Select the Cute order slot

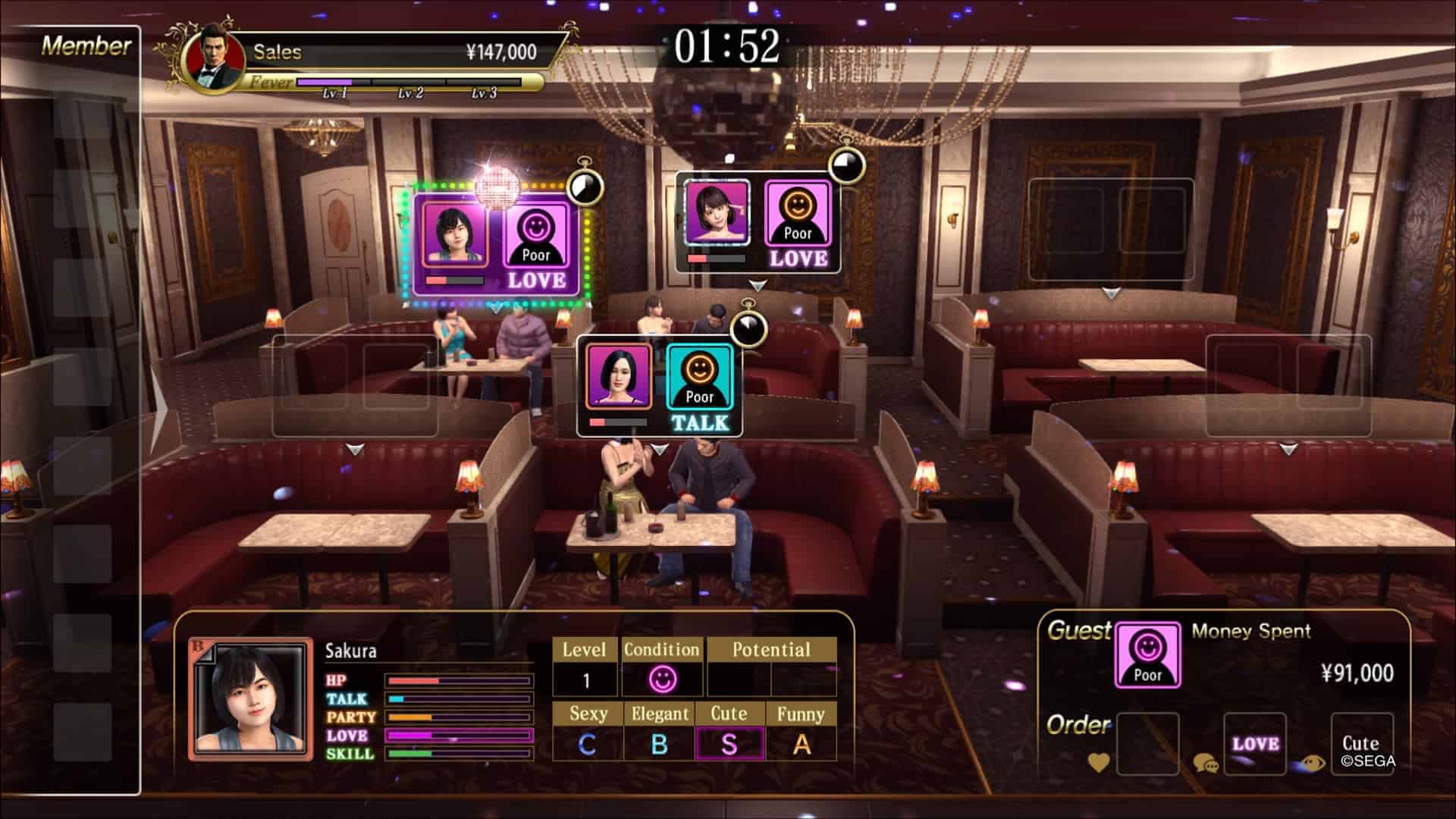(x=1361, y=743)
